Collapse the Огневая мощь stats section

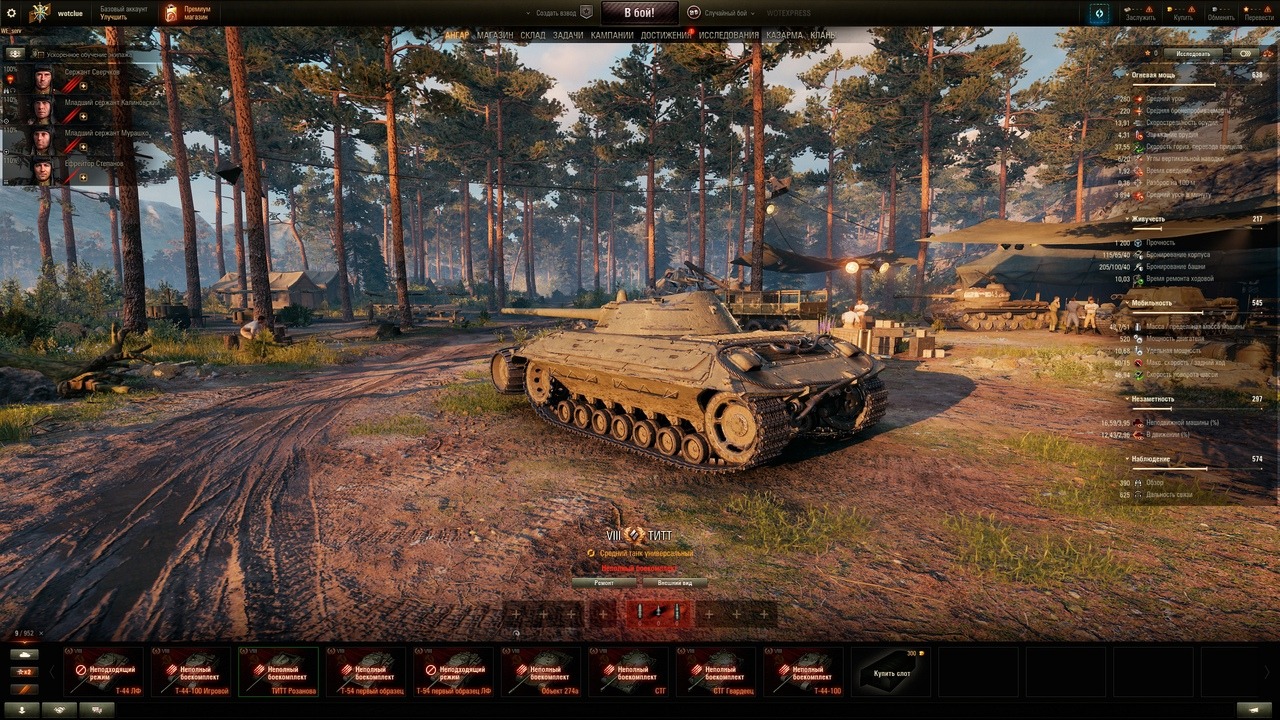point(1128,73)
